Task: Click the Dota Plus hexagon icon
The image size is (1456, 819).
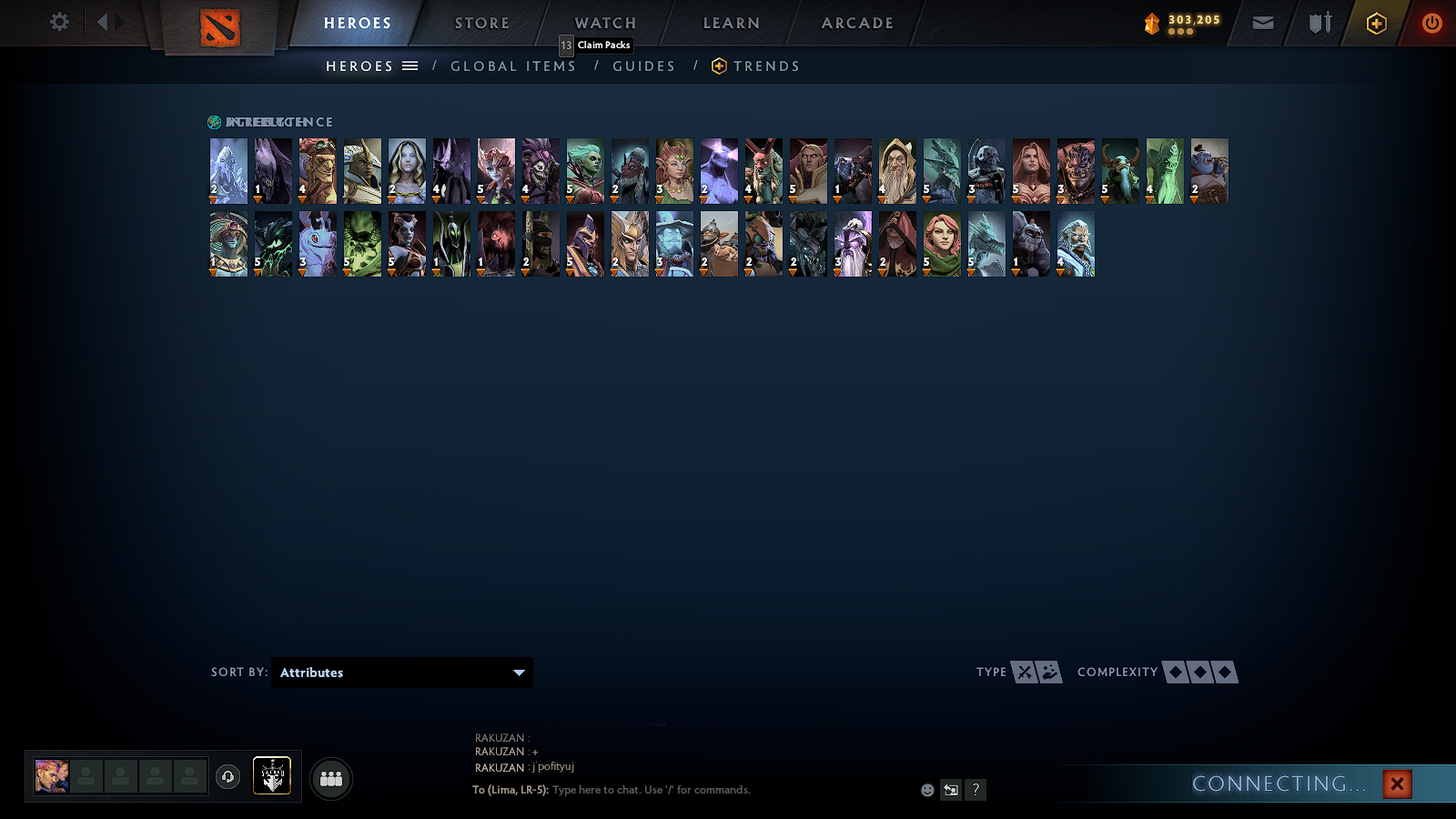Action: (1375, 22)
